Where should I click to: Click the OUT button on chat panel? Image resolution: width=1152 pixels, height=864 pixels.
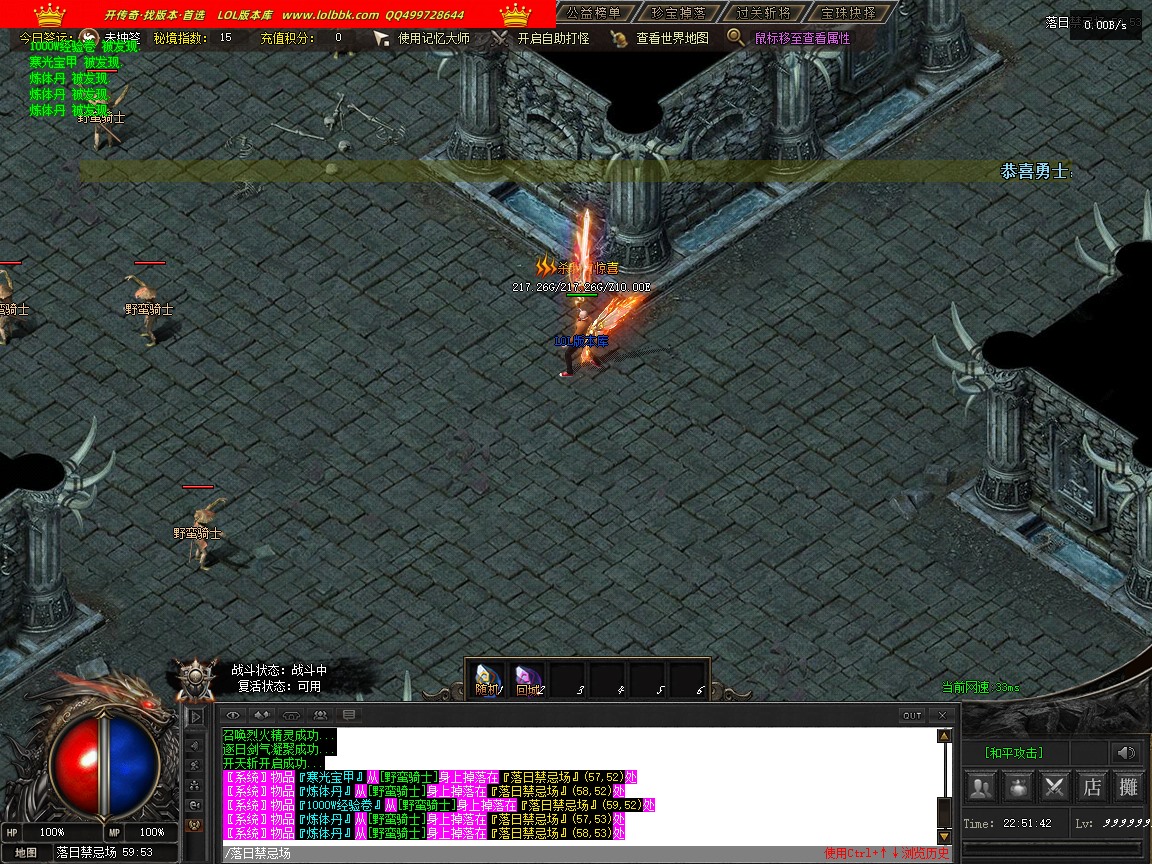pyautogui.click(x=912, y=715)
